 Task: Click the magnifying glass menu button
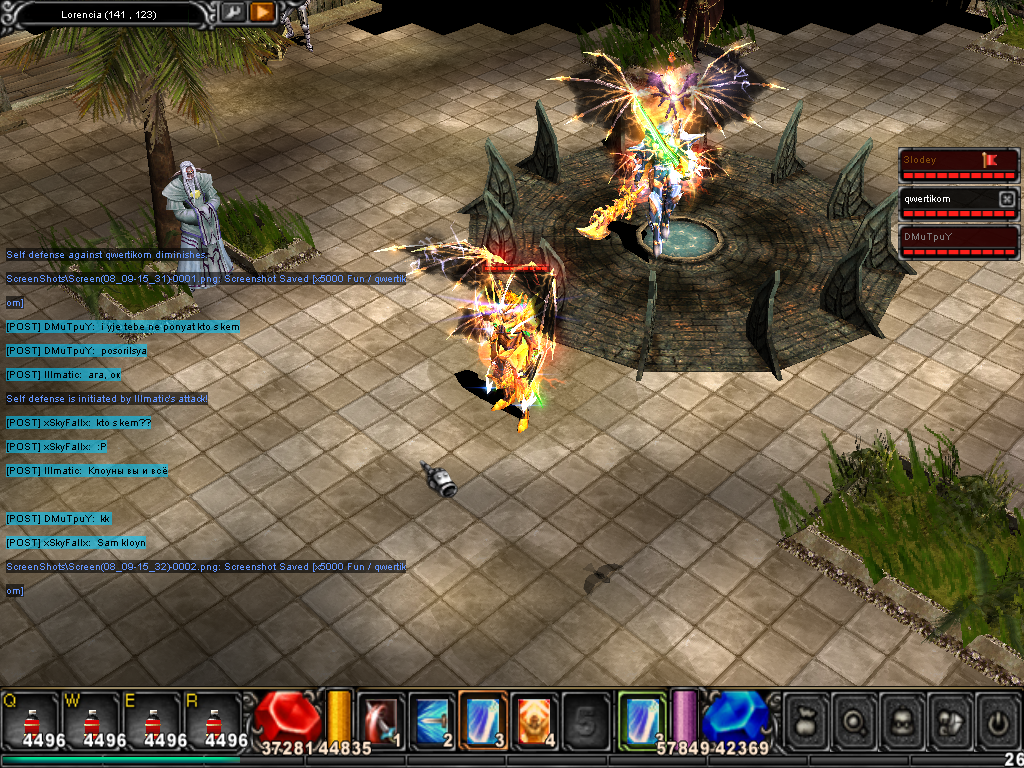point(855,719)
